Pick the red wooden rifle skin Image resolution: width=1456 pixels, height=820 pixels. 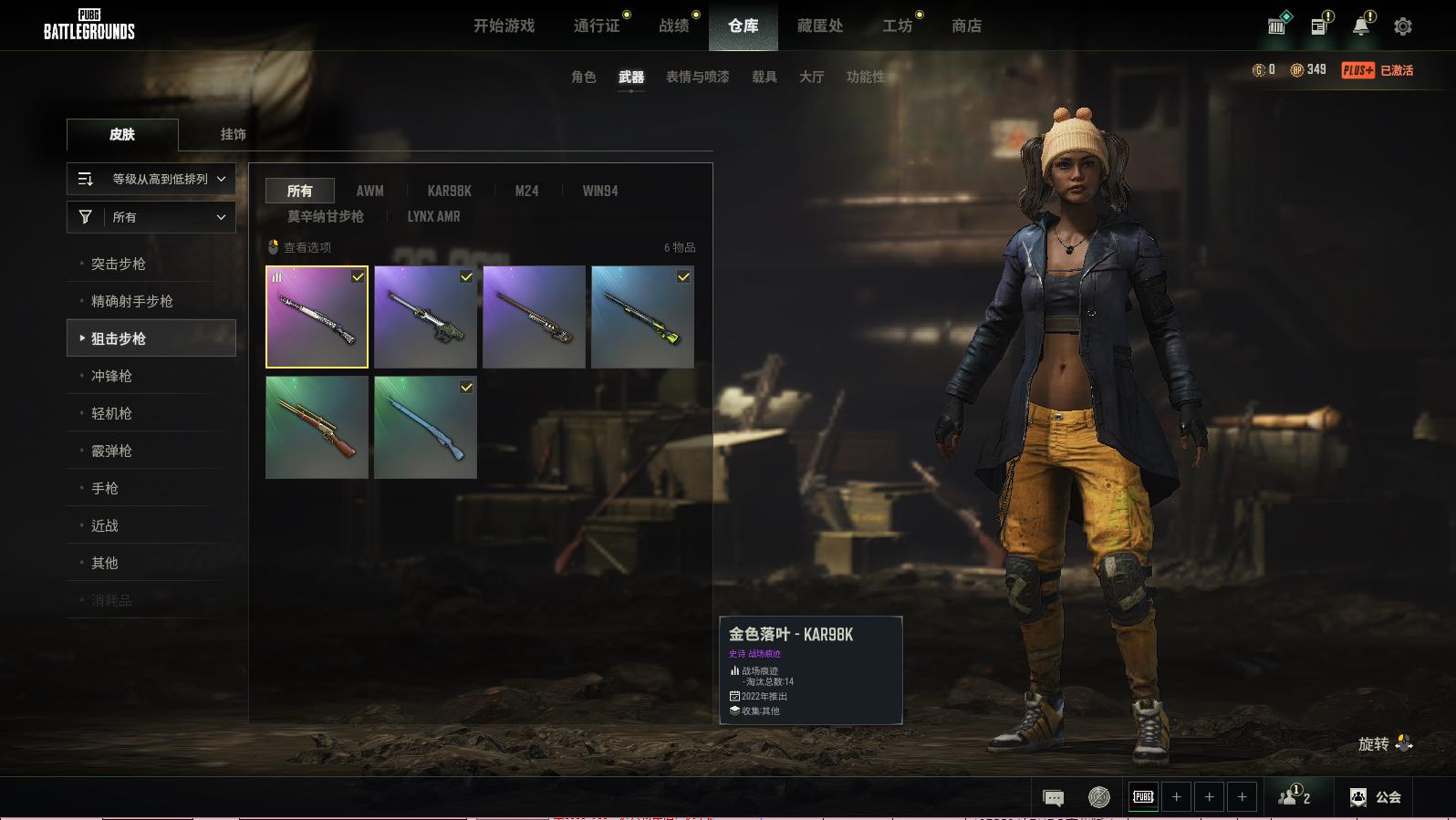317,428
